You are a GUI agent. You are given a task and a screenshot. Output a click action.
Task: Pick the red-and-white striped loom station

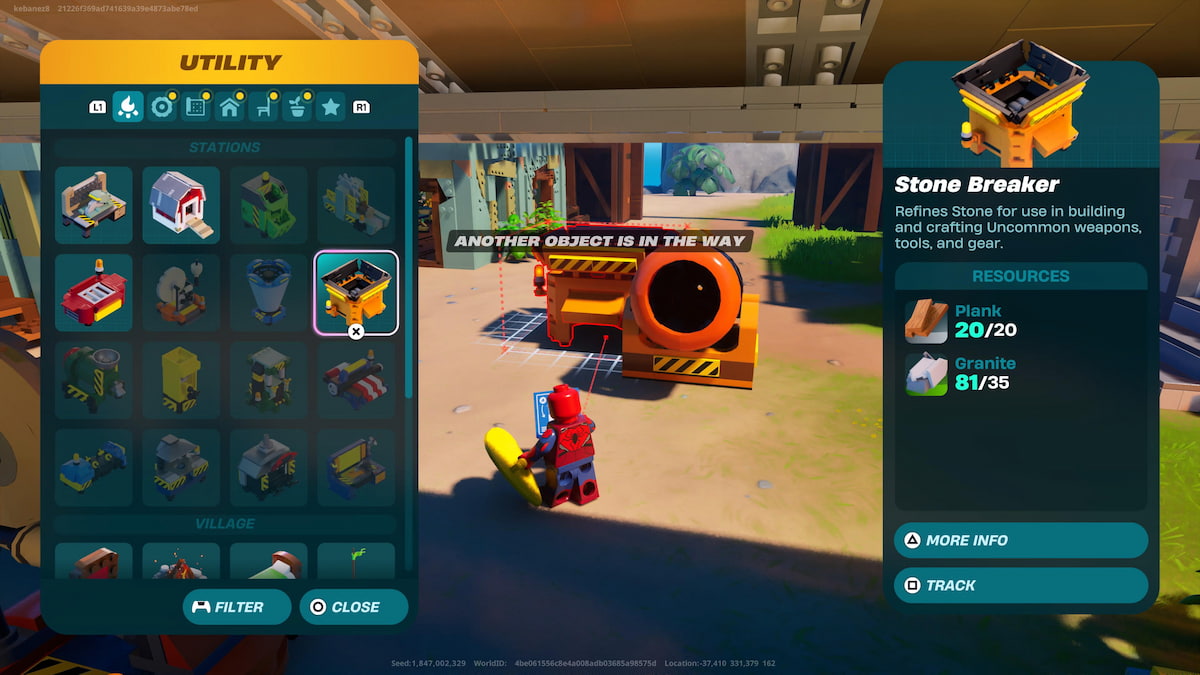click(356, 380)
